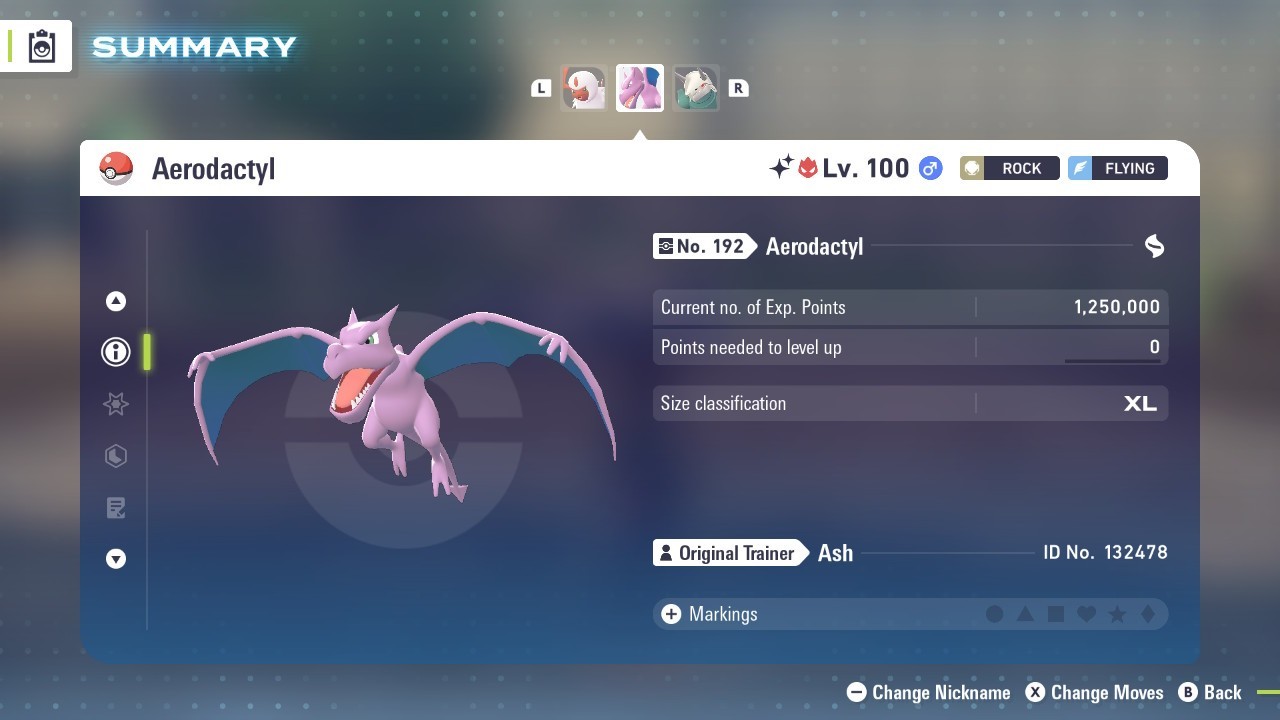Open the notes page tab
1280x720 pixels.
click(116, 508)
